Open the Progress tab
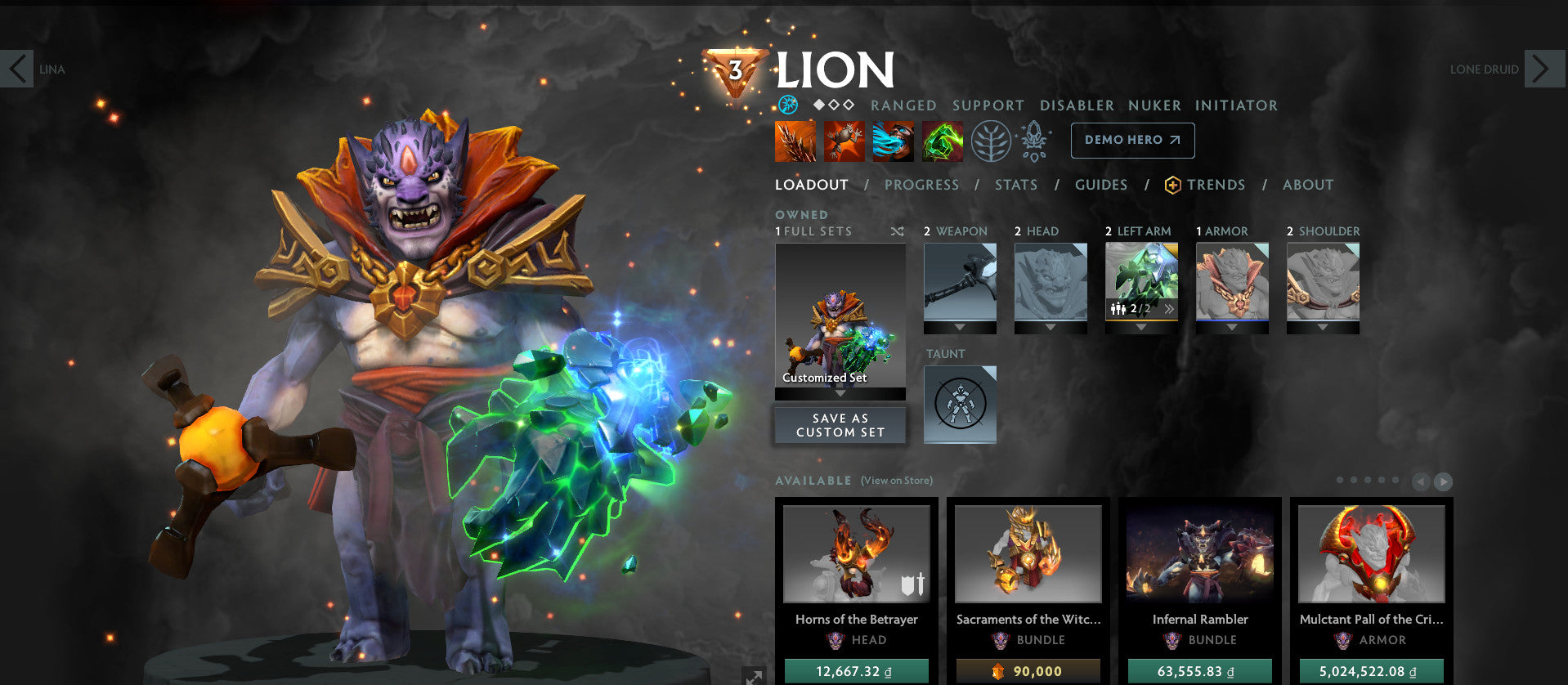Viewport: 1568px width, 685px height. (x=921, y=185)
